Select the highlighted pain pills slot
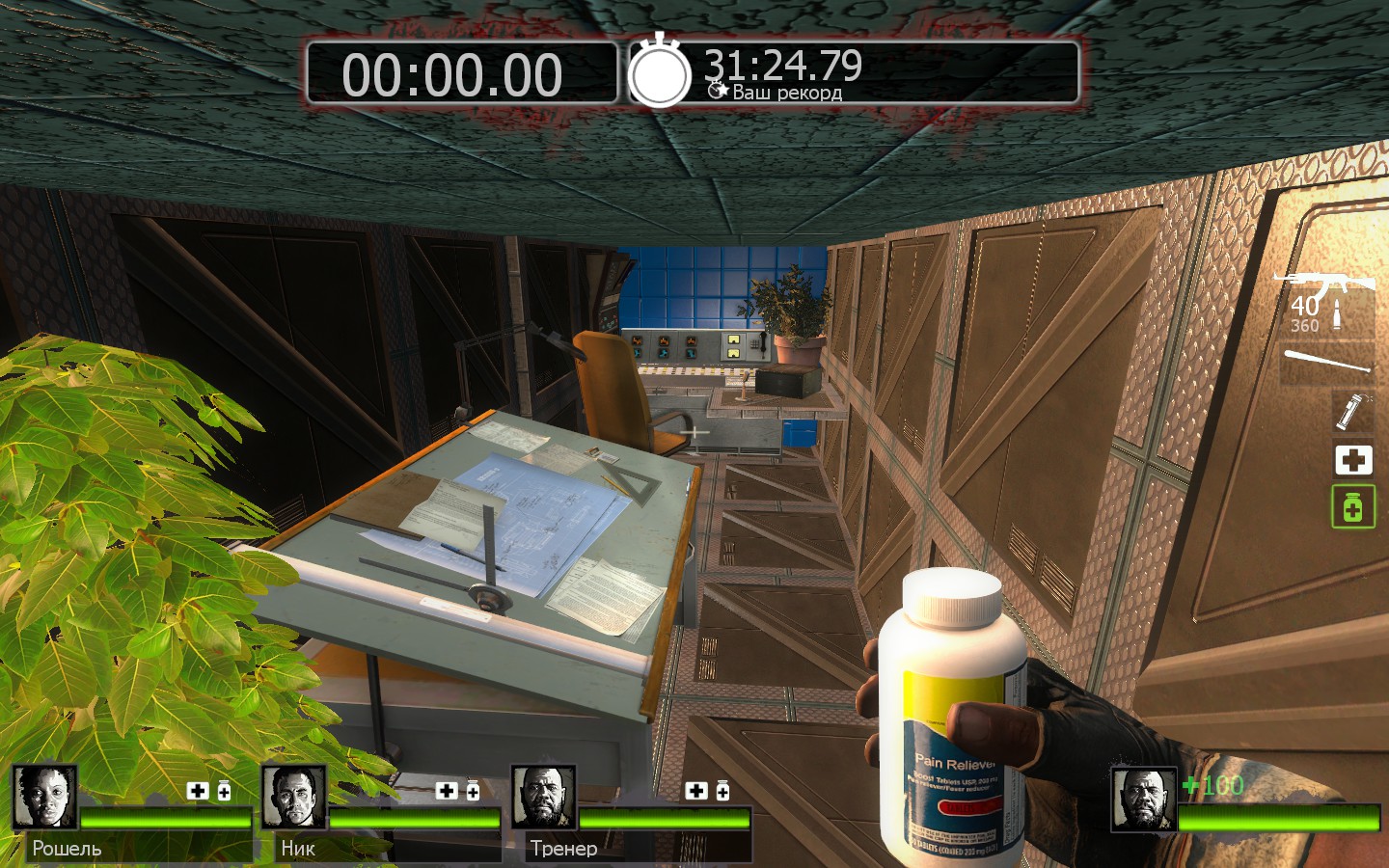Viewport: 1389px width, 868px height. 1352,507
